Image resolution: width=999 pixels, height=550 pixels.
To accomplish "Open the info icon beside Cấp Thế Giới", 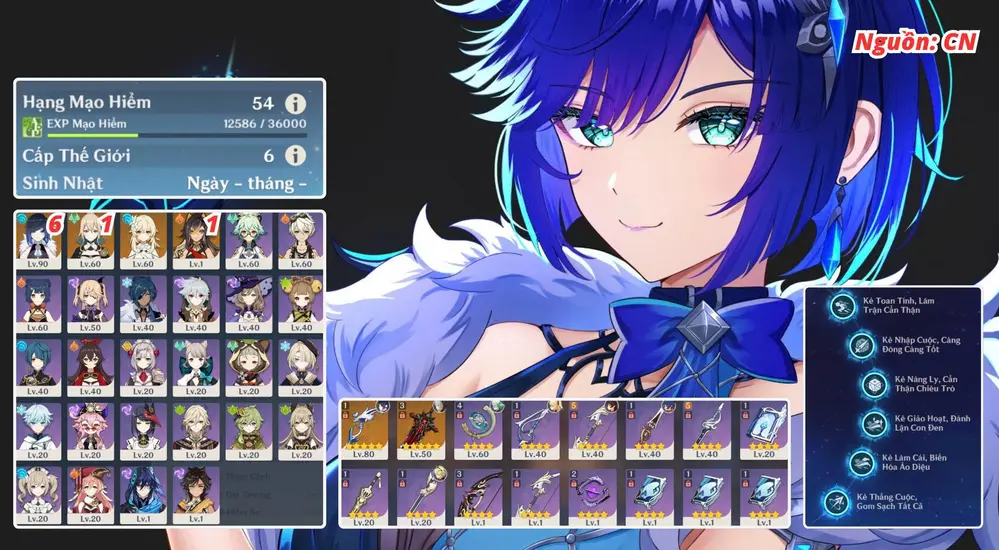I will click(294, 155).
